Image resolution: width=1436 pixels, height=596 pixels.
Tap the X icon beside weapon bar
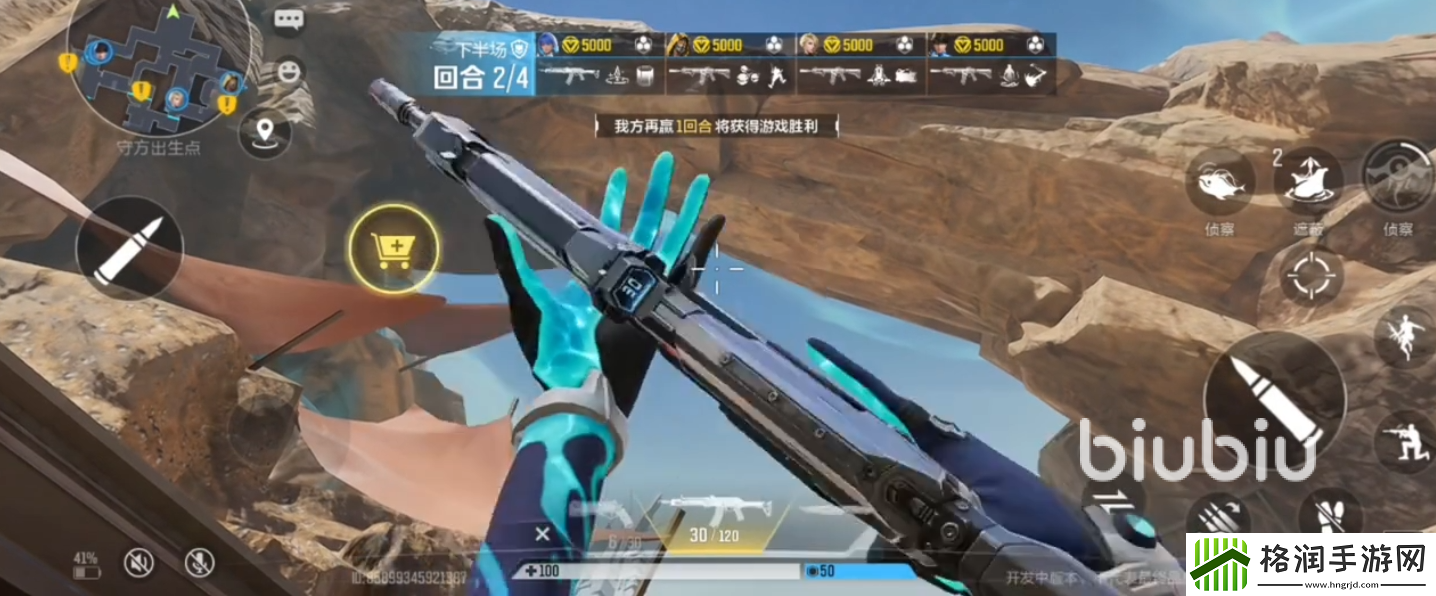542,534
